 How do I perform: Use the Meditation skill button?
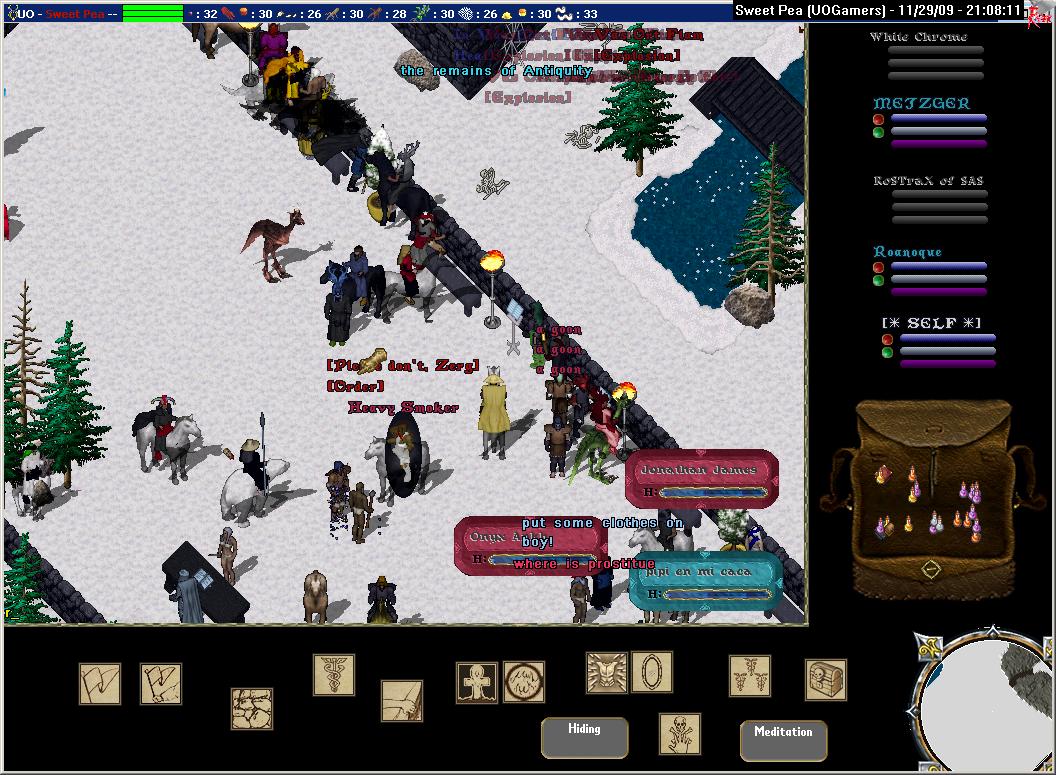783,740
